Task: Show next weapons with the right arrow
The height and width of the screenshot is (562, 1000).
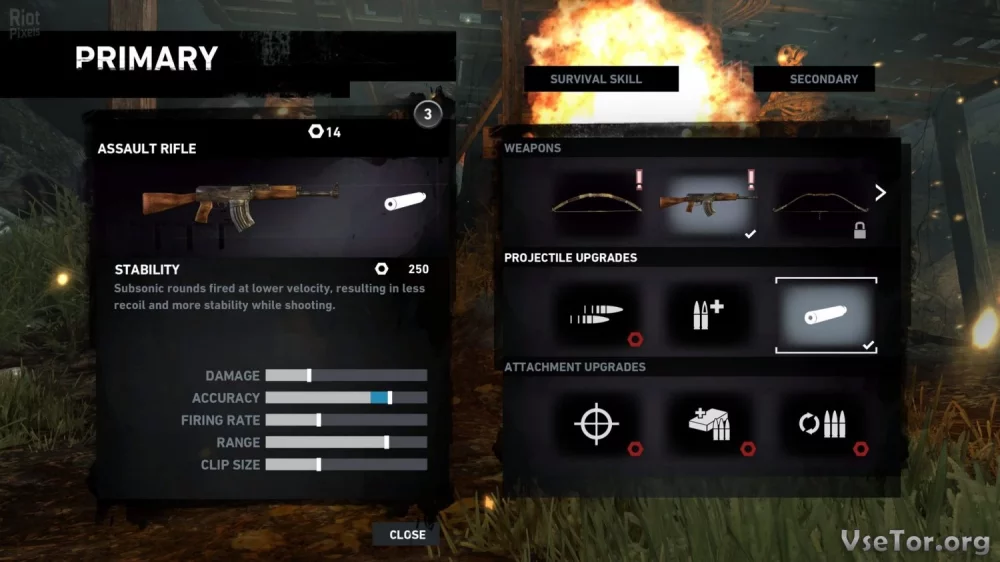Action: [880, 193]
